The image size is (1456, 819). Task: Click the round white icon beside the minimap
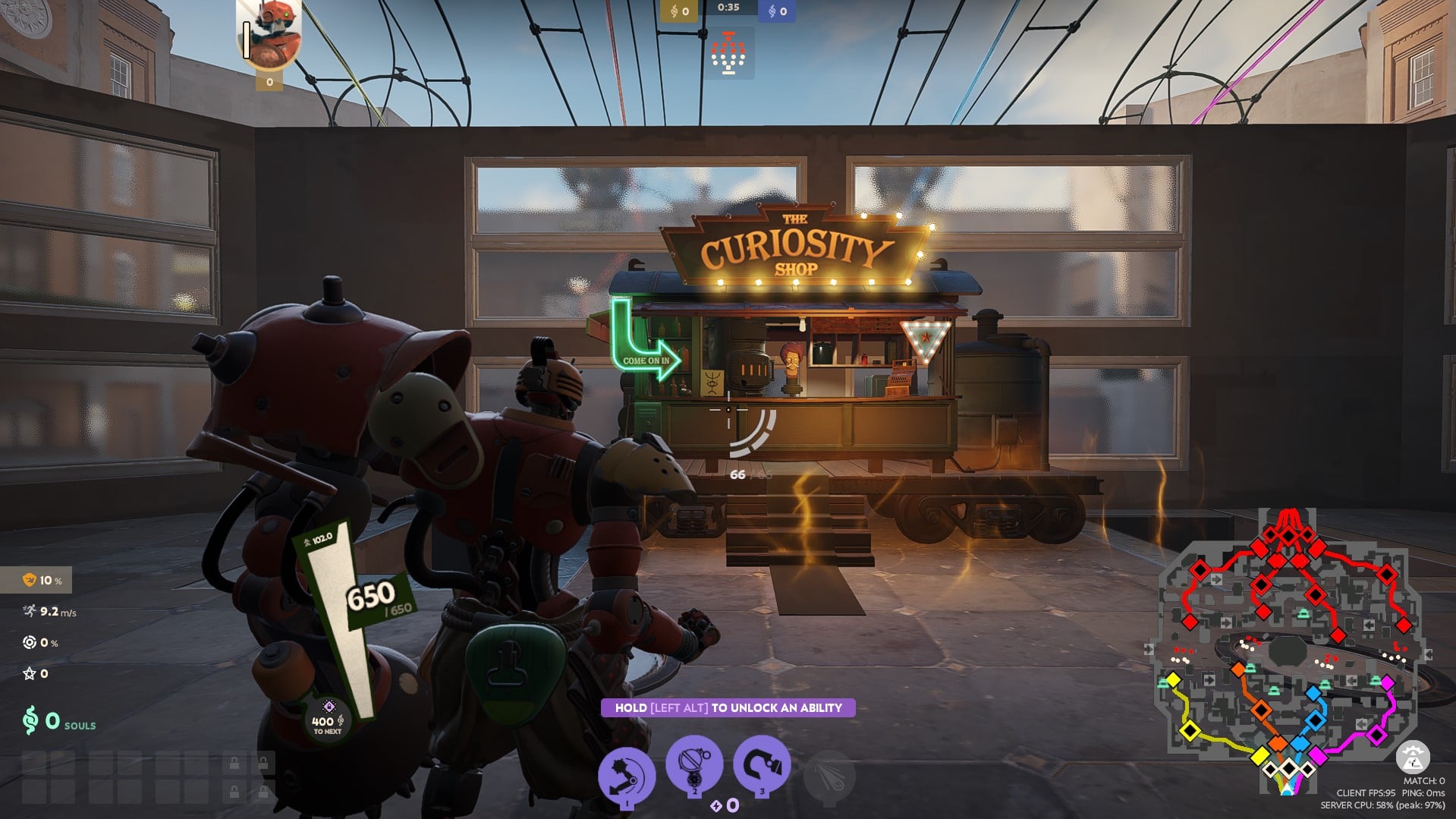[1412, 757]
